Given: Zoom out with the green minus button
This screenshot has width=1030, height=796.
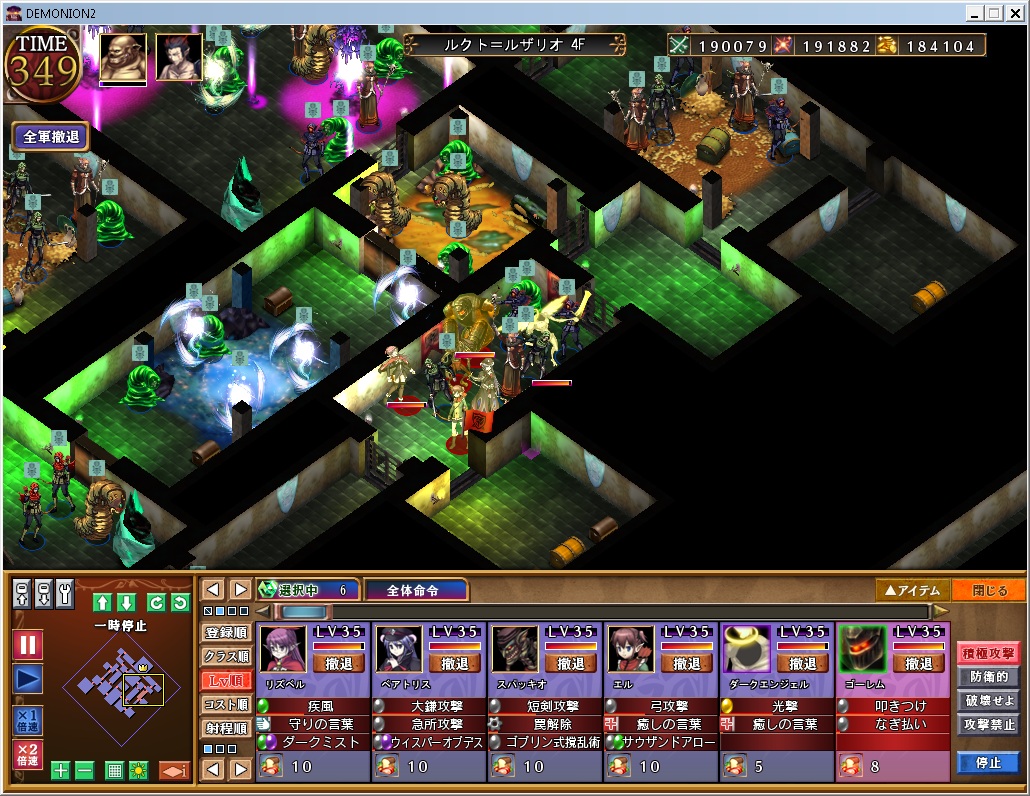Looking at the screenshot, I should click(84, 771).
